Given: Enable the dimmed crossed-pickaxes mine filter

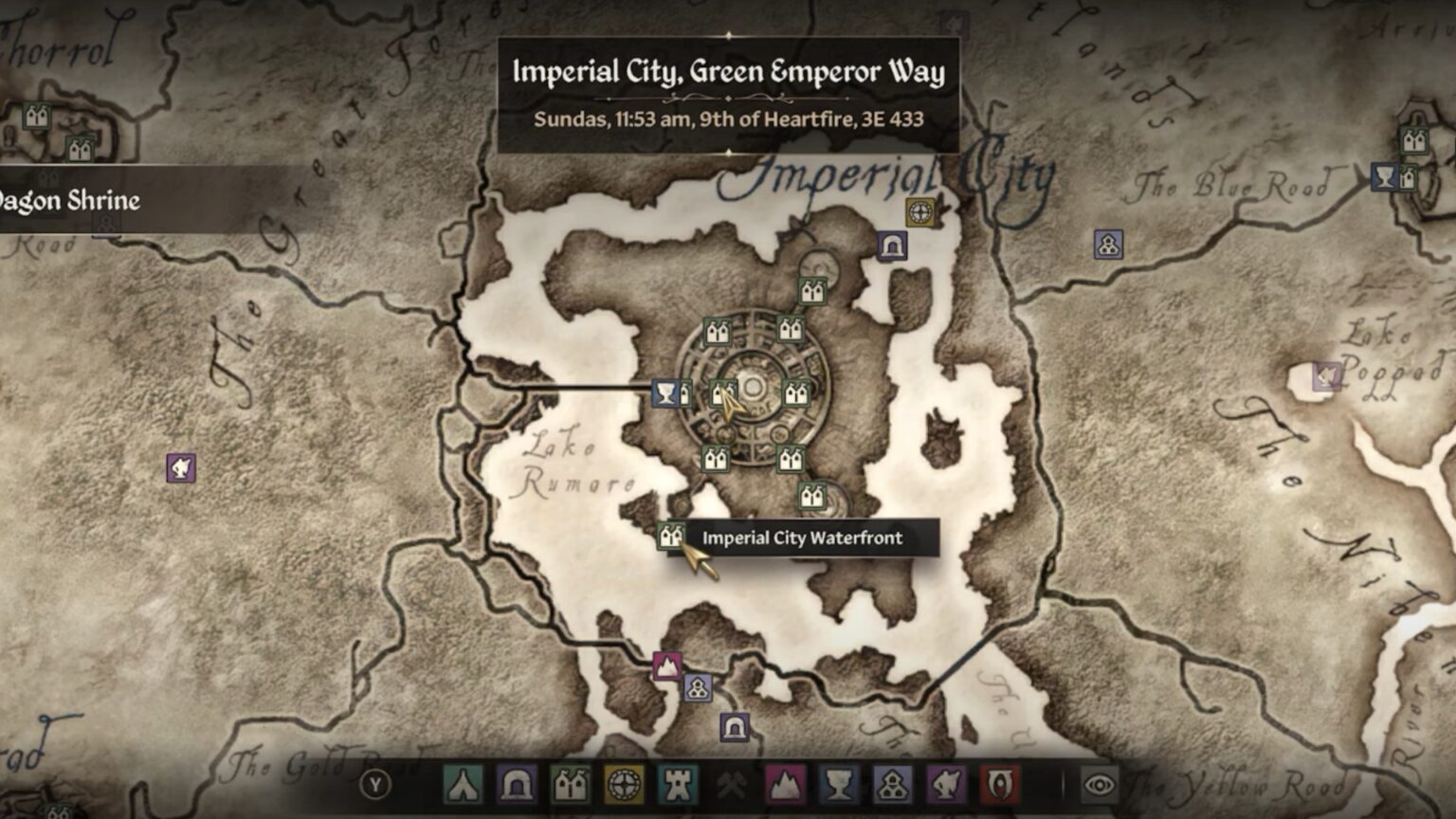Looking at the screenshot, I should [x=731, y=784].
